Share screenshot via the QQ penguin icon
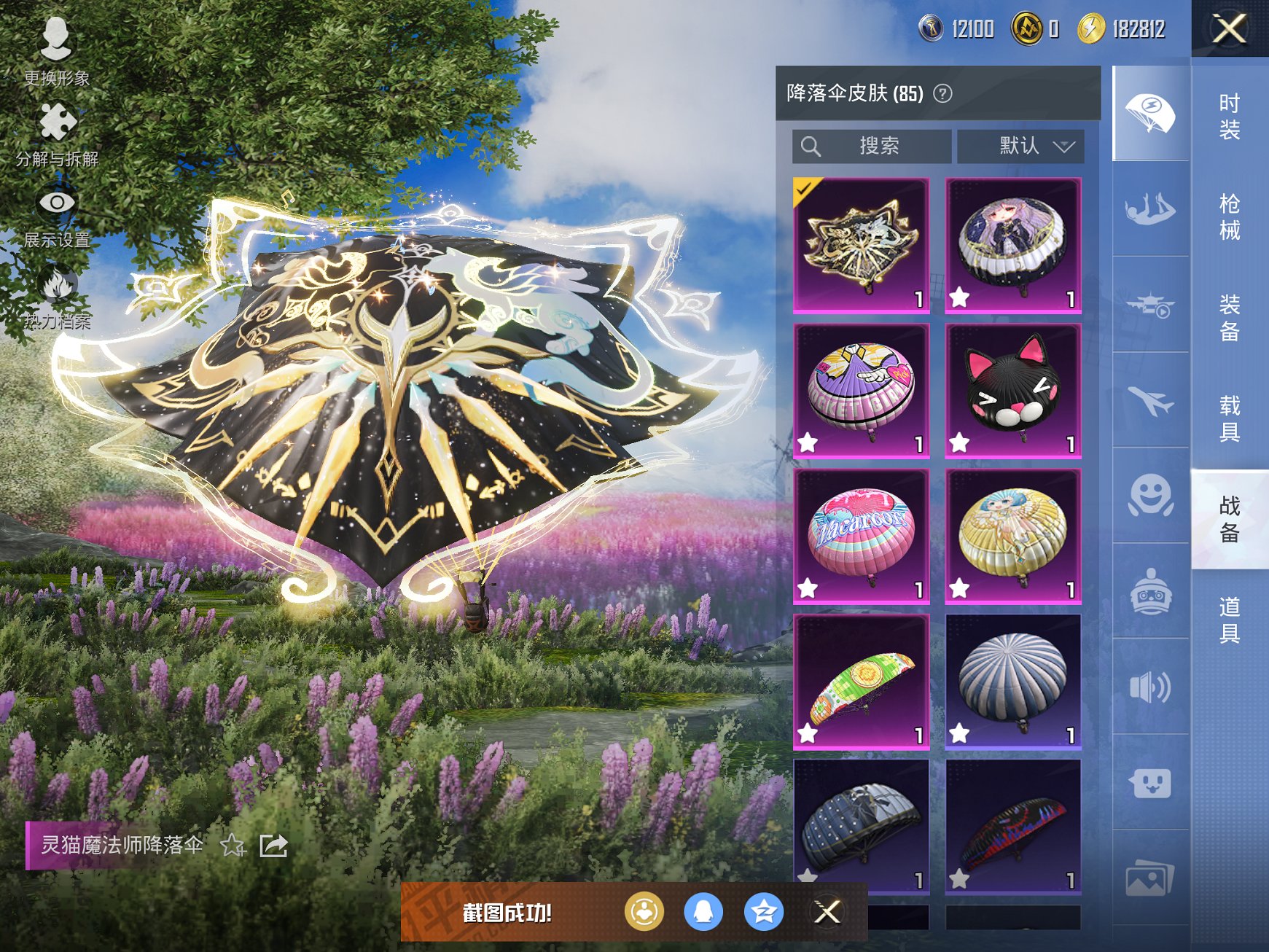 [x=703, y=911]
